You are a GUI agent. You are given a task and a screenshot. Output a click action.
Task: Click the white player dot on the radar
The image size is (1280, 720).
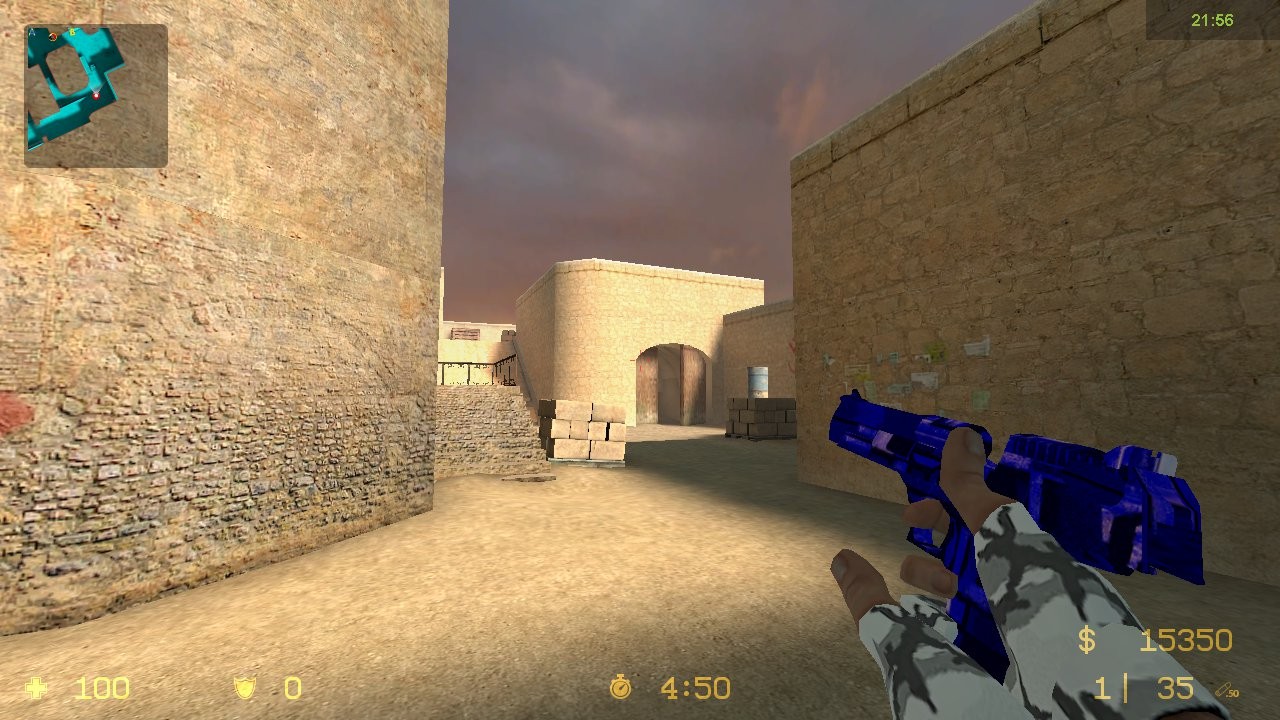[x=97, y=96]
